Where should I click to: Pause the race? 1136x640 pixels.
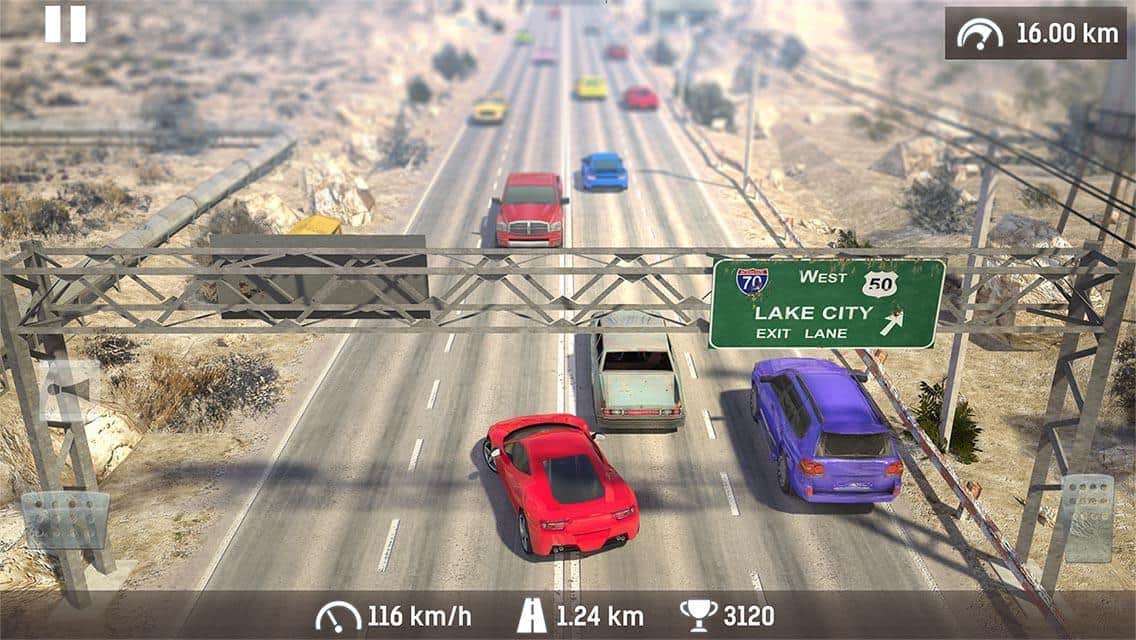pos(65,24)
